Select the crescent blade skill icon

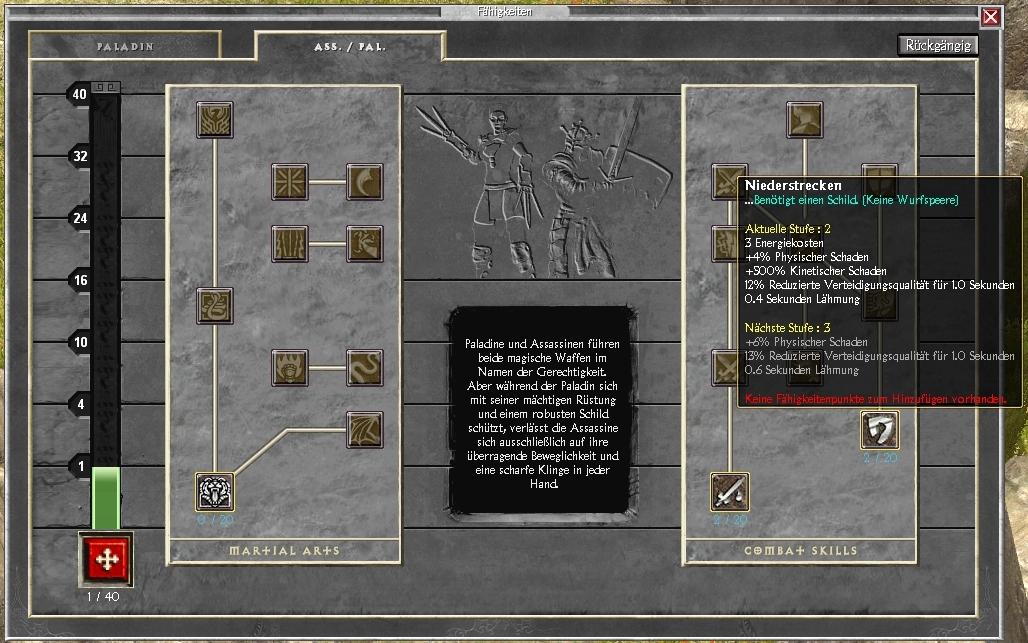pyautogui.click(x=364, y=182)
